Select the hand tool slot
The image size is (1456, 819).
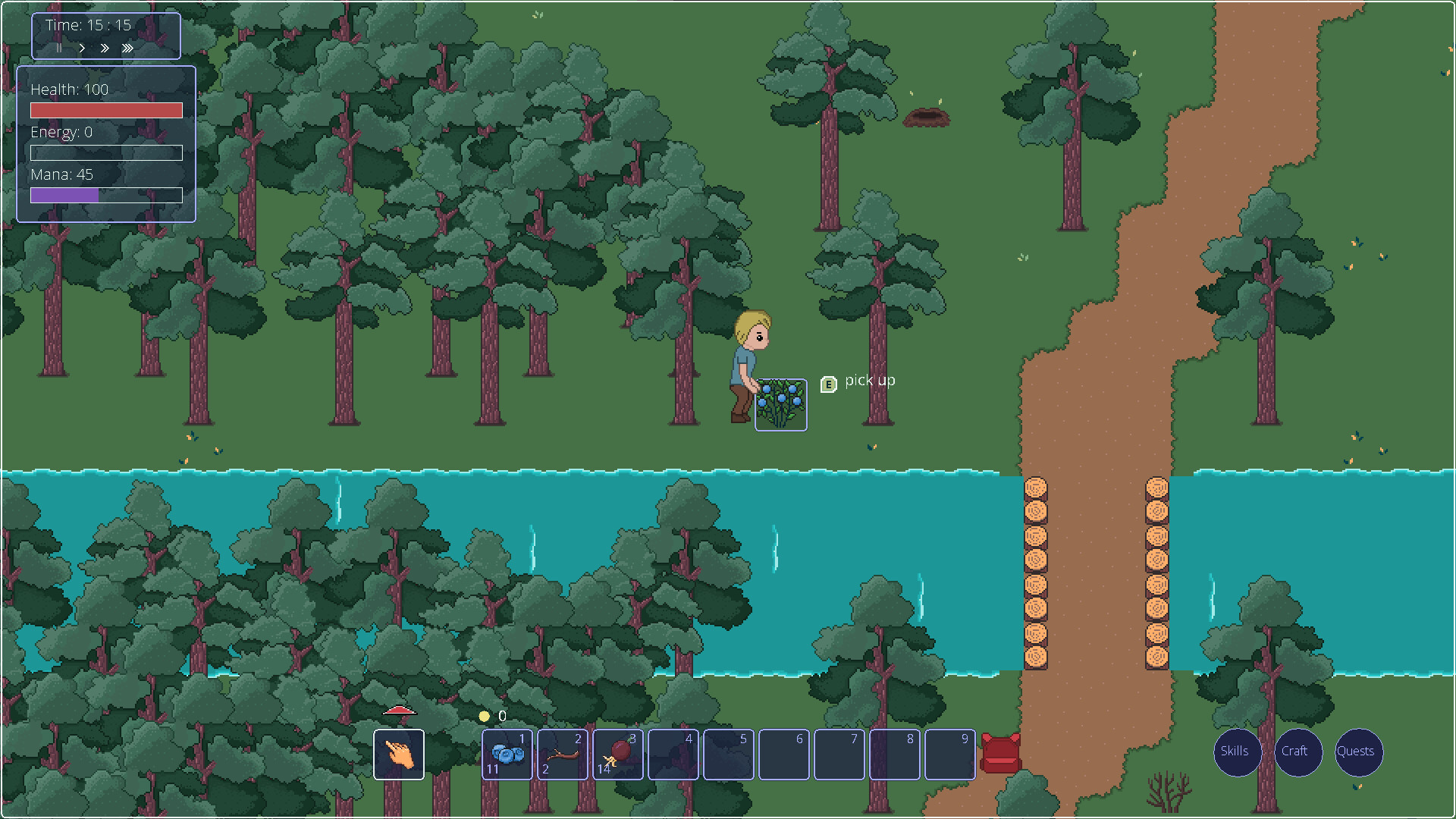pyautogui.click(x=399, y=754)
